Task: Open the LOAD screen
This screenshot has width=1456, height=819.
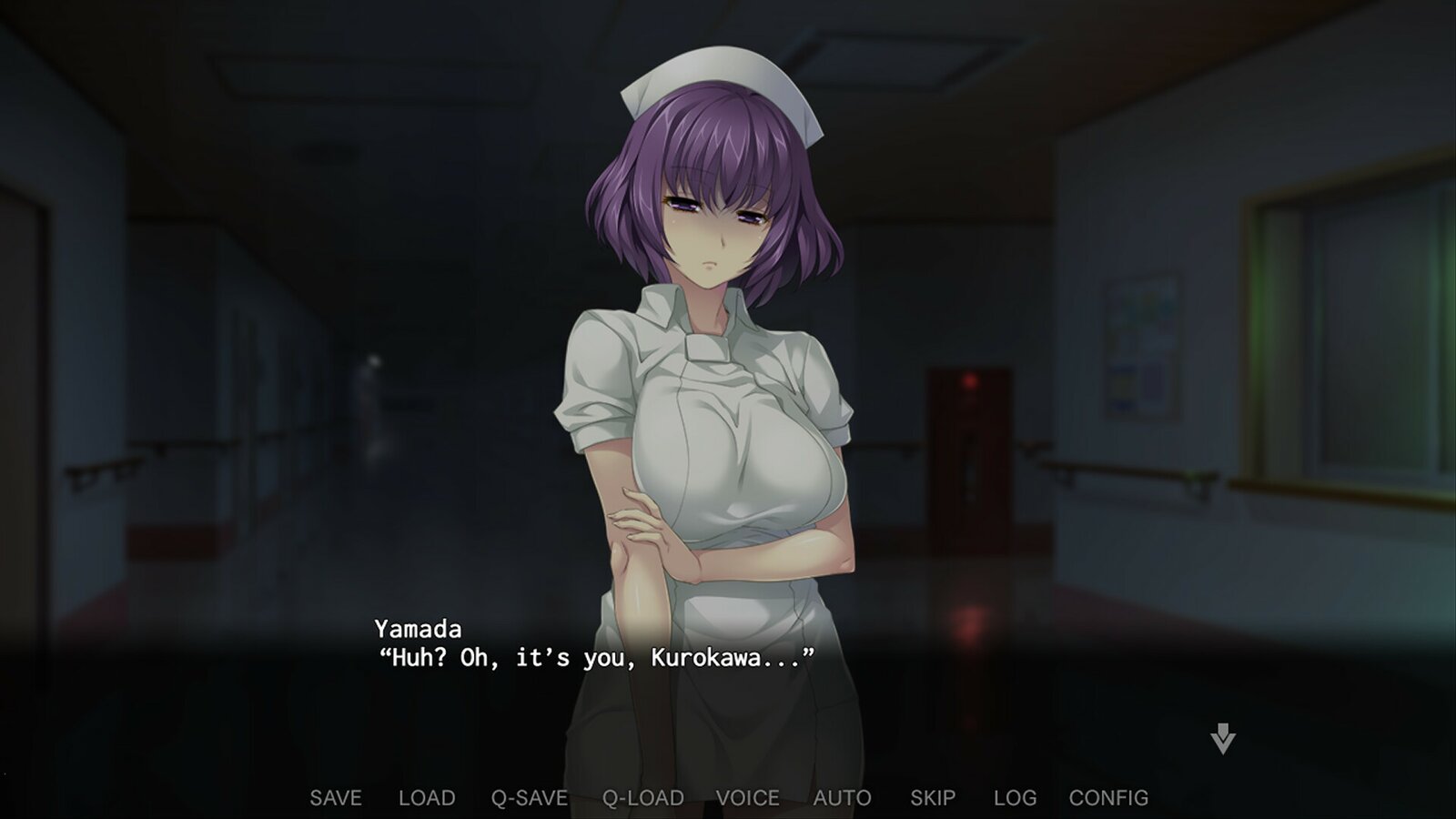Action: click(427, 797)
